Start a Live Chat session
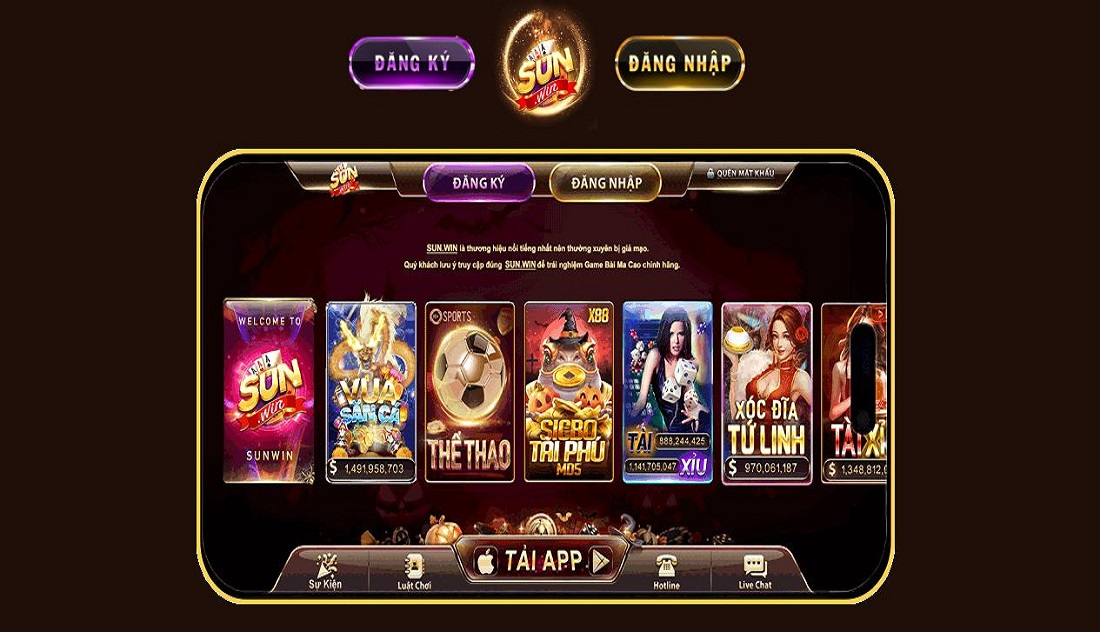 tap(755, 572)
